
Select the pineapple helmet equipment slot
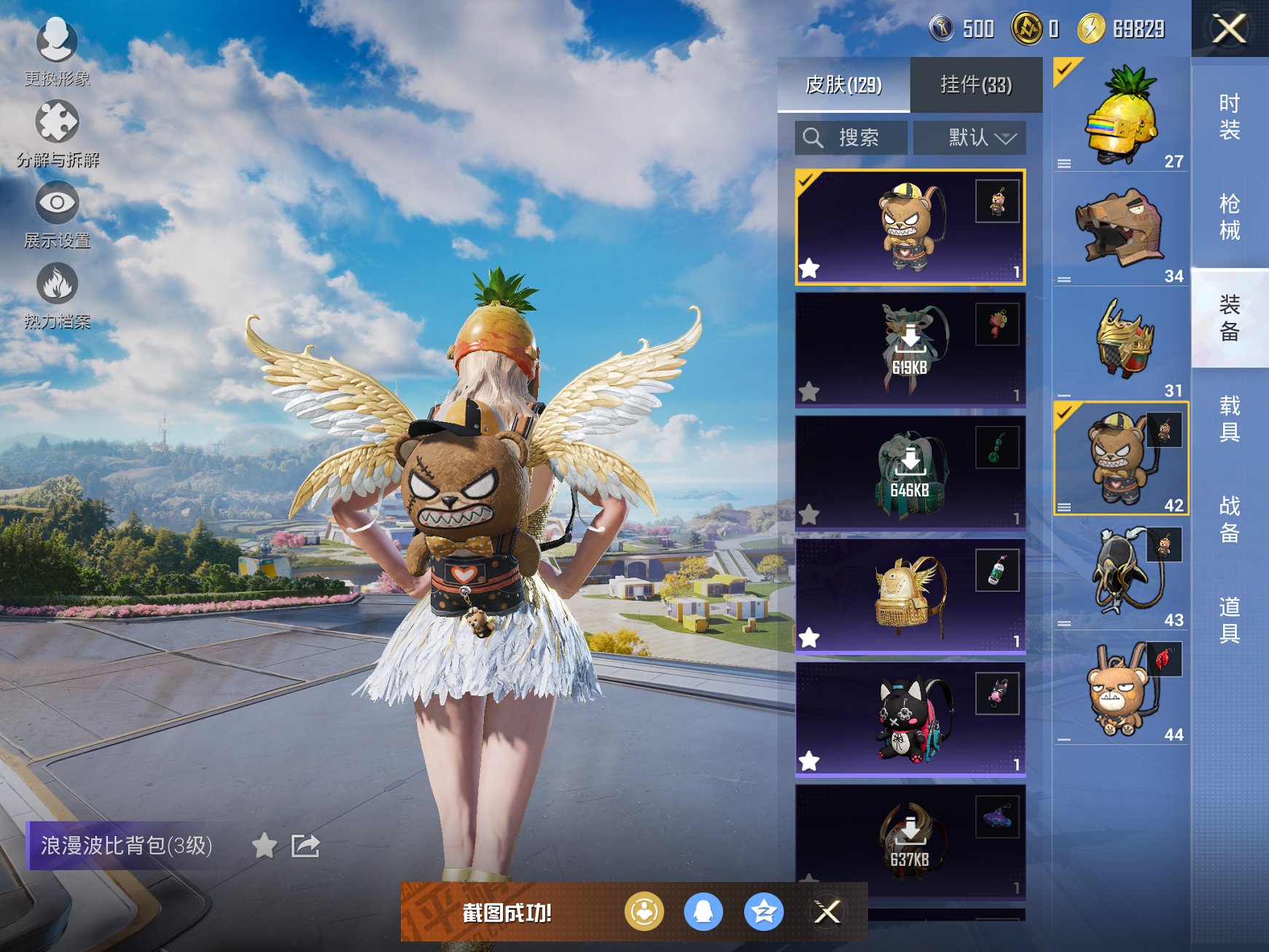[x=1121, y=117]
